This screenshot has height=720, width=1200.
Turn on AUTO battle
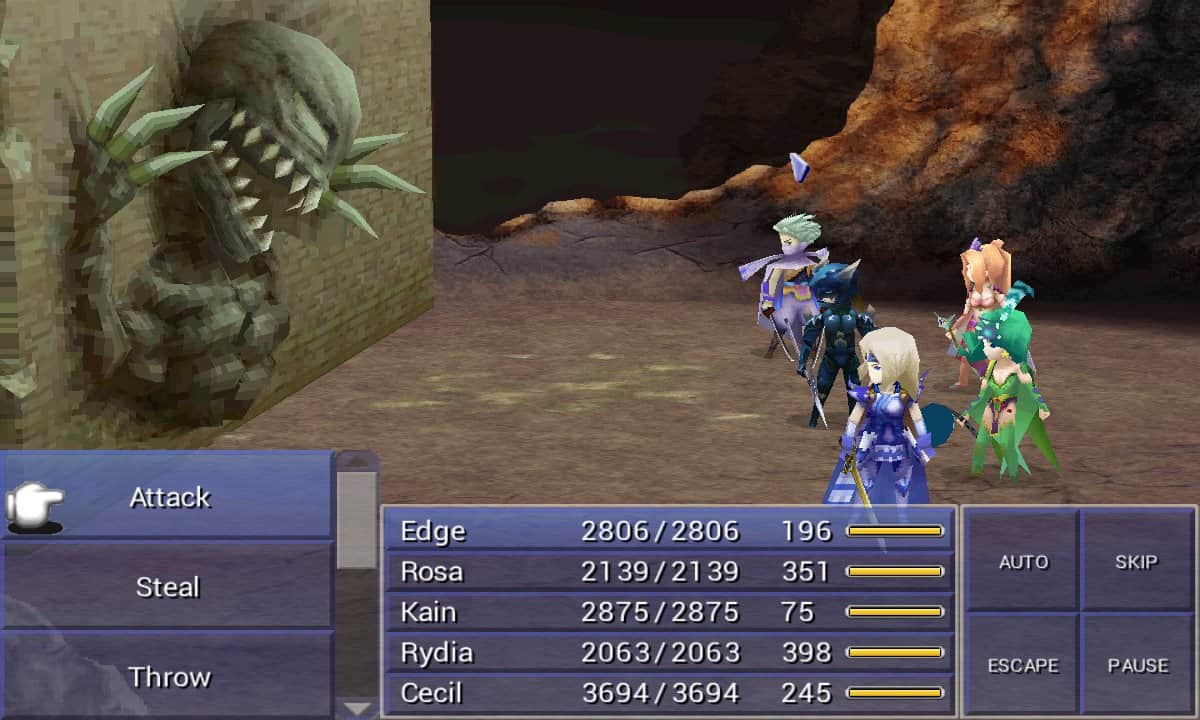click(x=1022, y=562)
